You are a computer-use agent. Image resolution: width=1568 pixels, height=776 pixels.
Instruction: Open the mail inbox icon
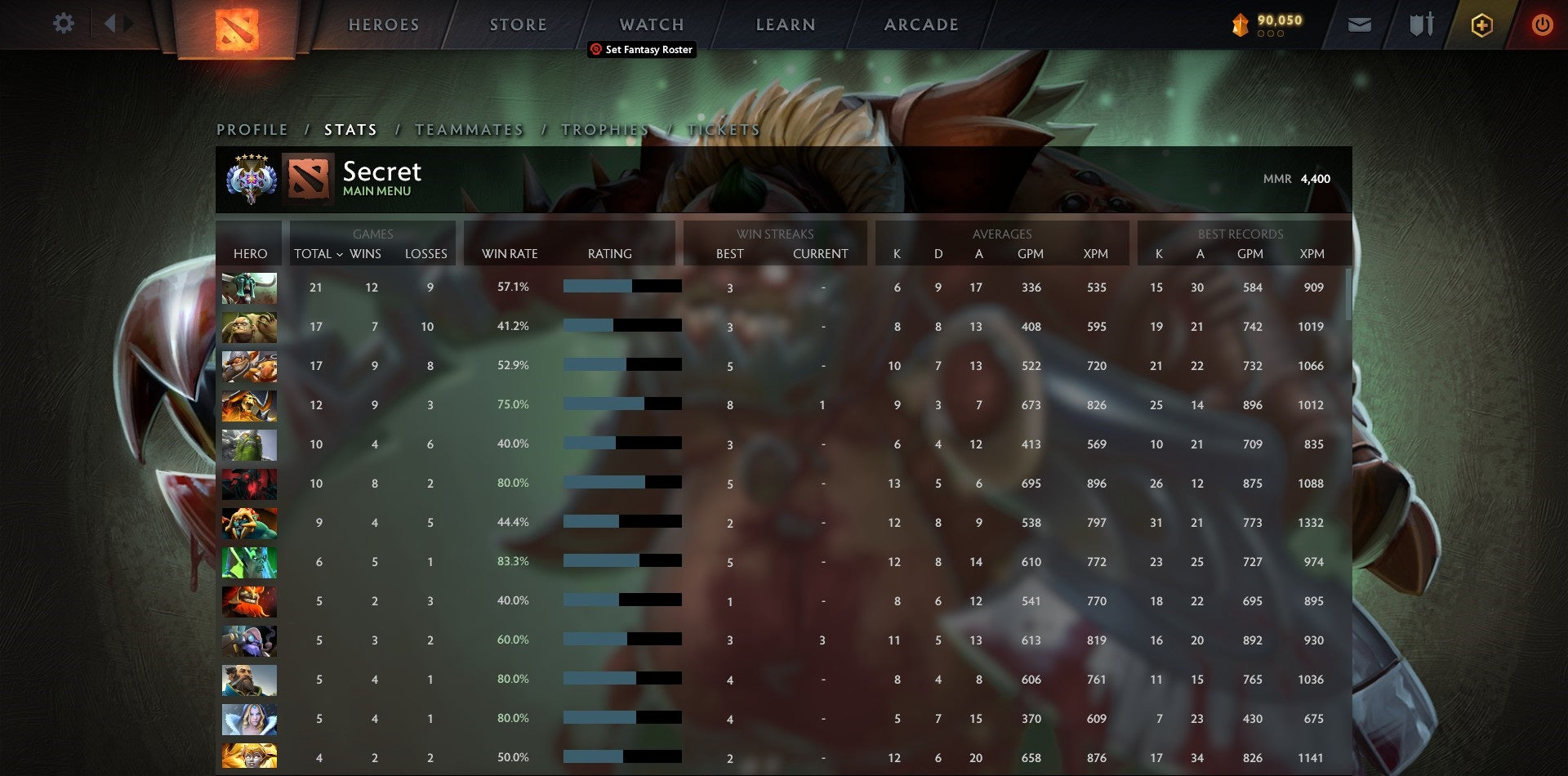pyautogui.click(x=1359, y=24)
